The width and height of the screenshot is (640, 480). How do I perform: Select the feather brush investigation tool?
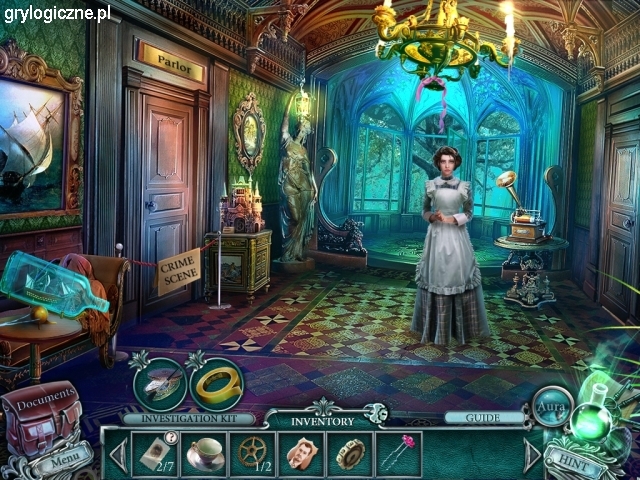pos(158,382)
